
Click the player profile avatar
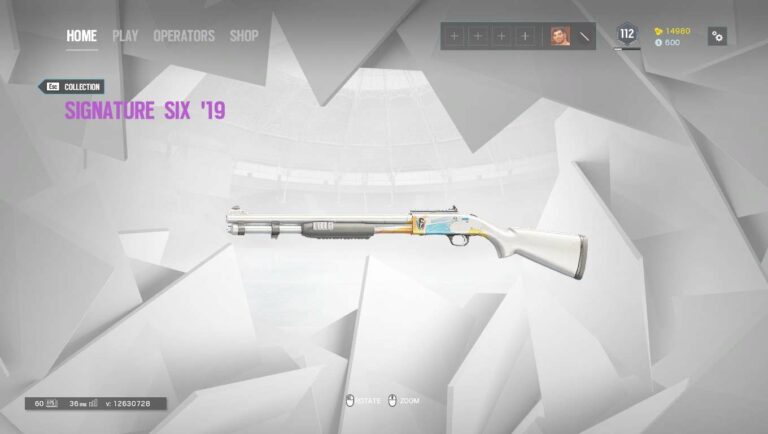coord(559,36)
